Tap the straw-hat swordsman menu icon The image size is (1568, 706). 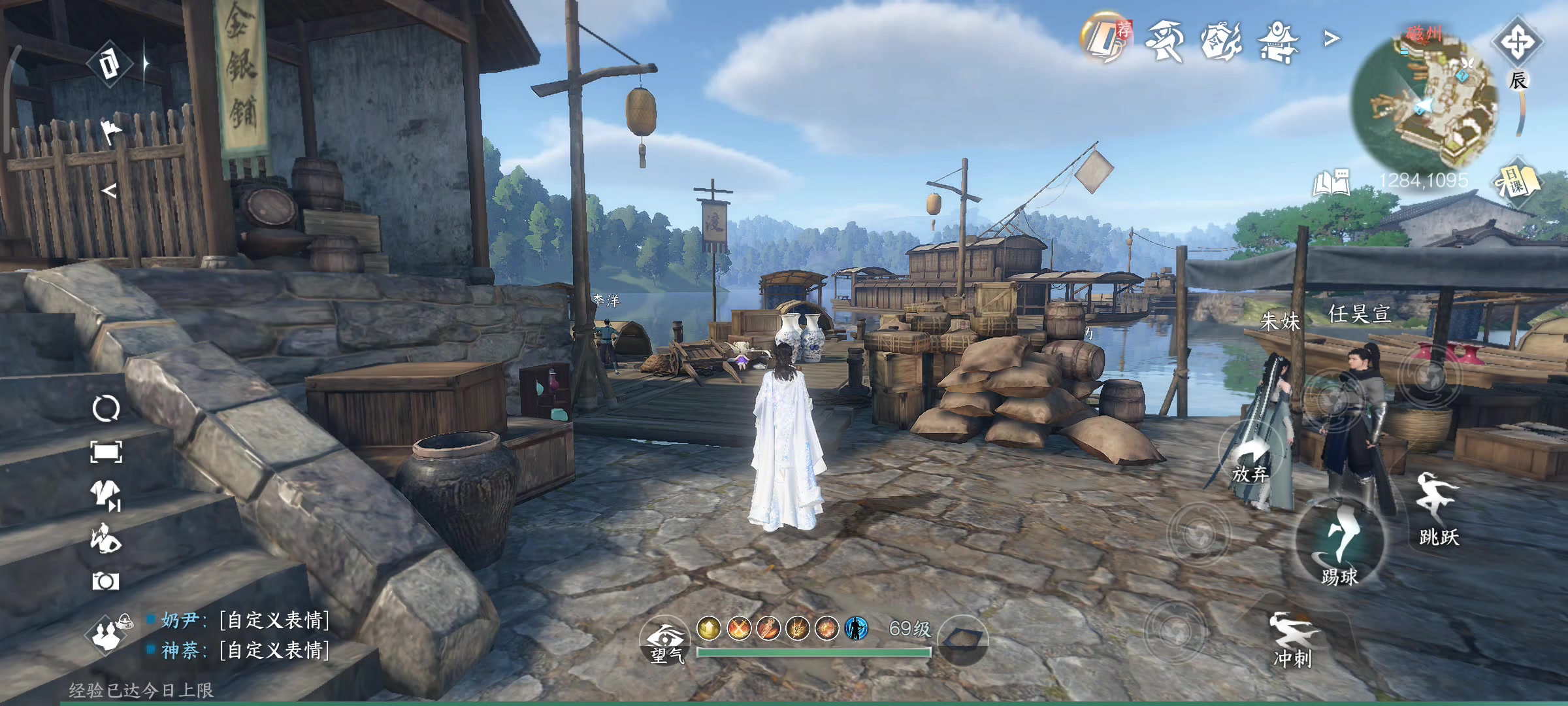tap(1165, 40)
